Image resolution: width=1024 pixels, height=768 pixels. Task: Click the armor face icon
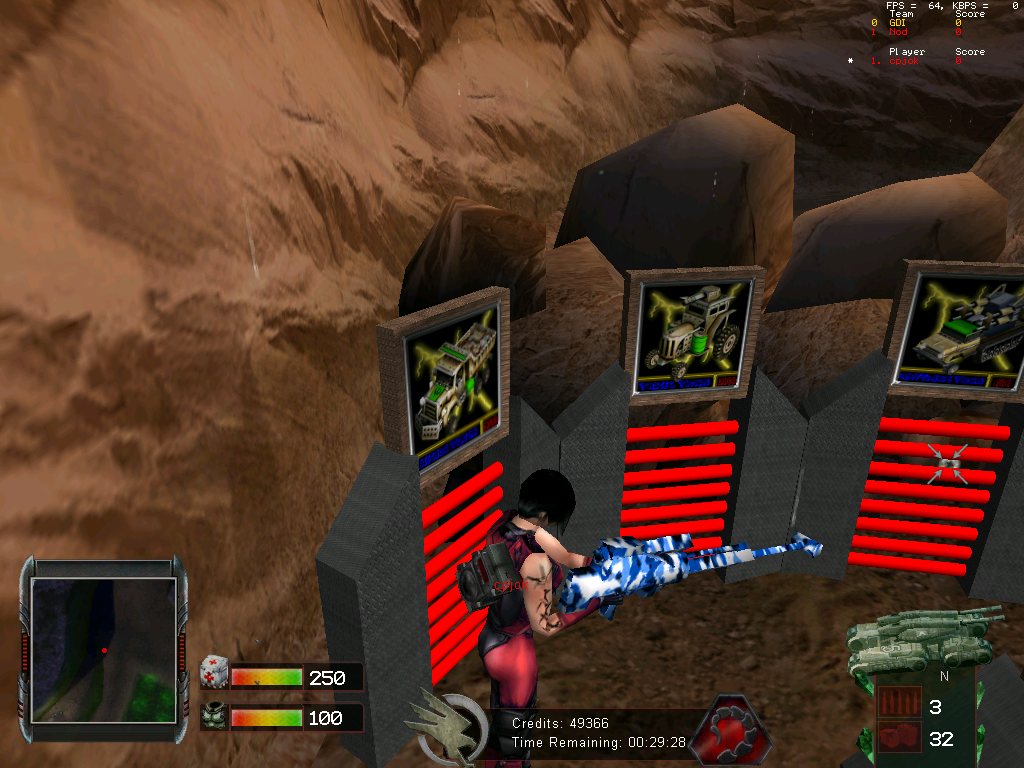click(x=213, y=717)
